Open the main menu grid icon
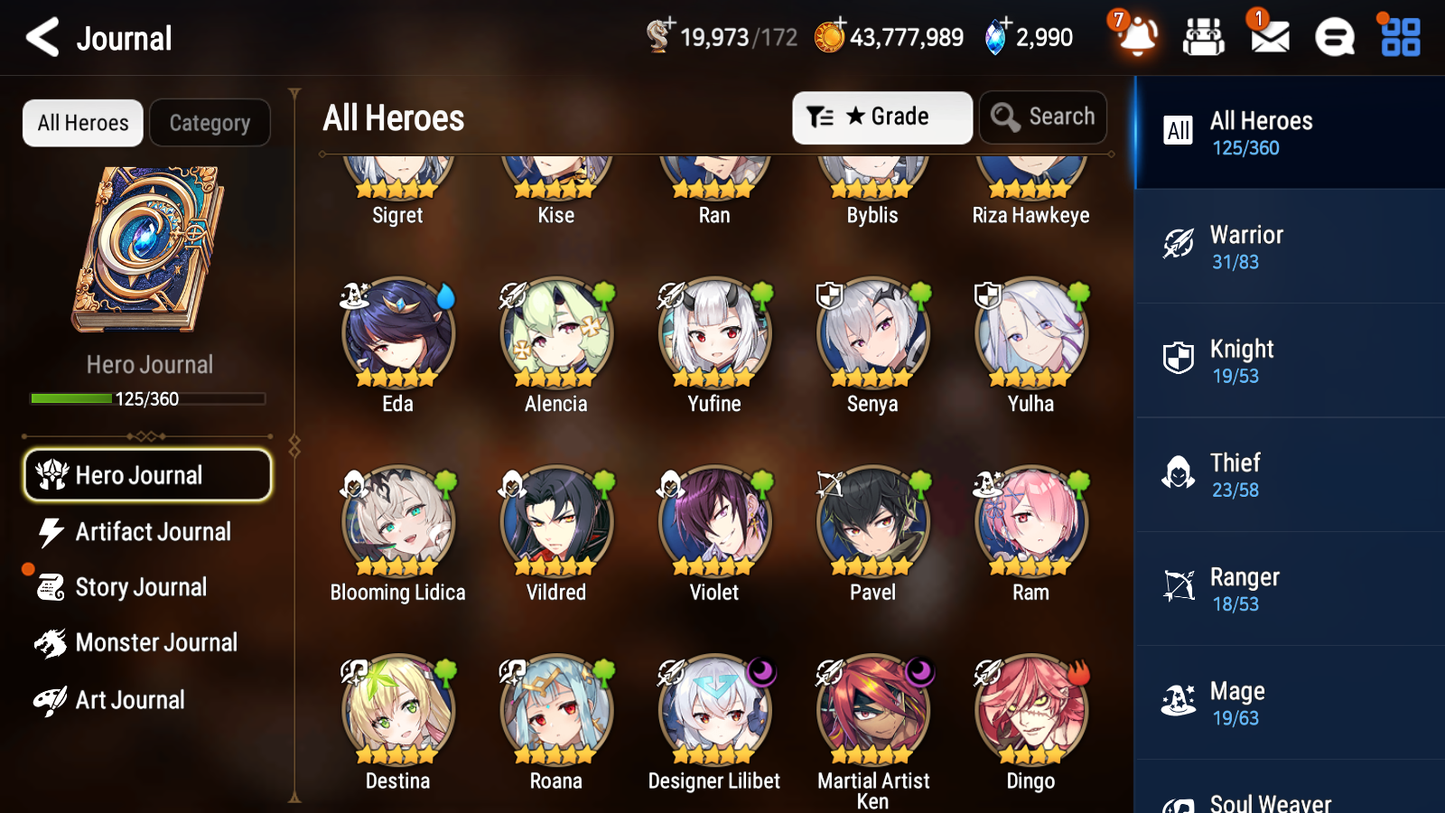 click(1399, 37)
